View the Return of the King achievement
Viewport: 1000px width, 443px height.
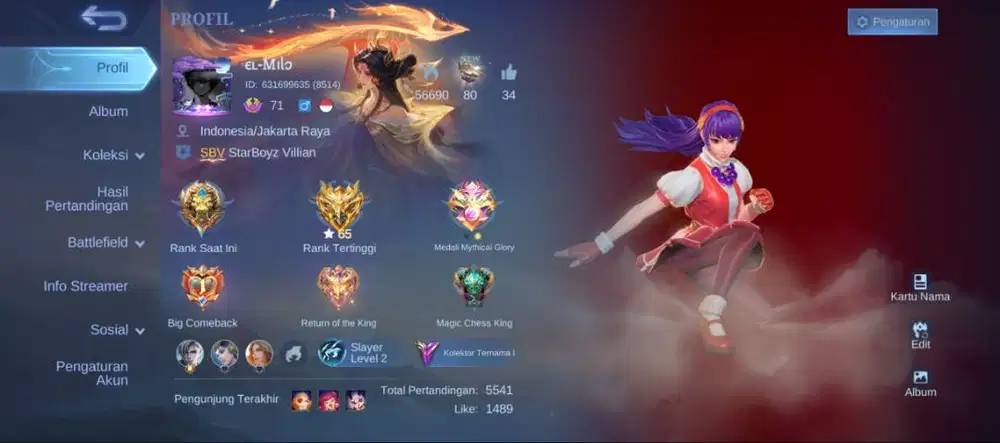339,289
